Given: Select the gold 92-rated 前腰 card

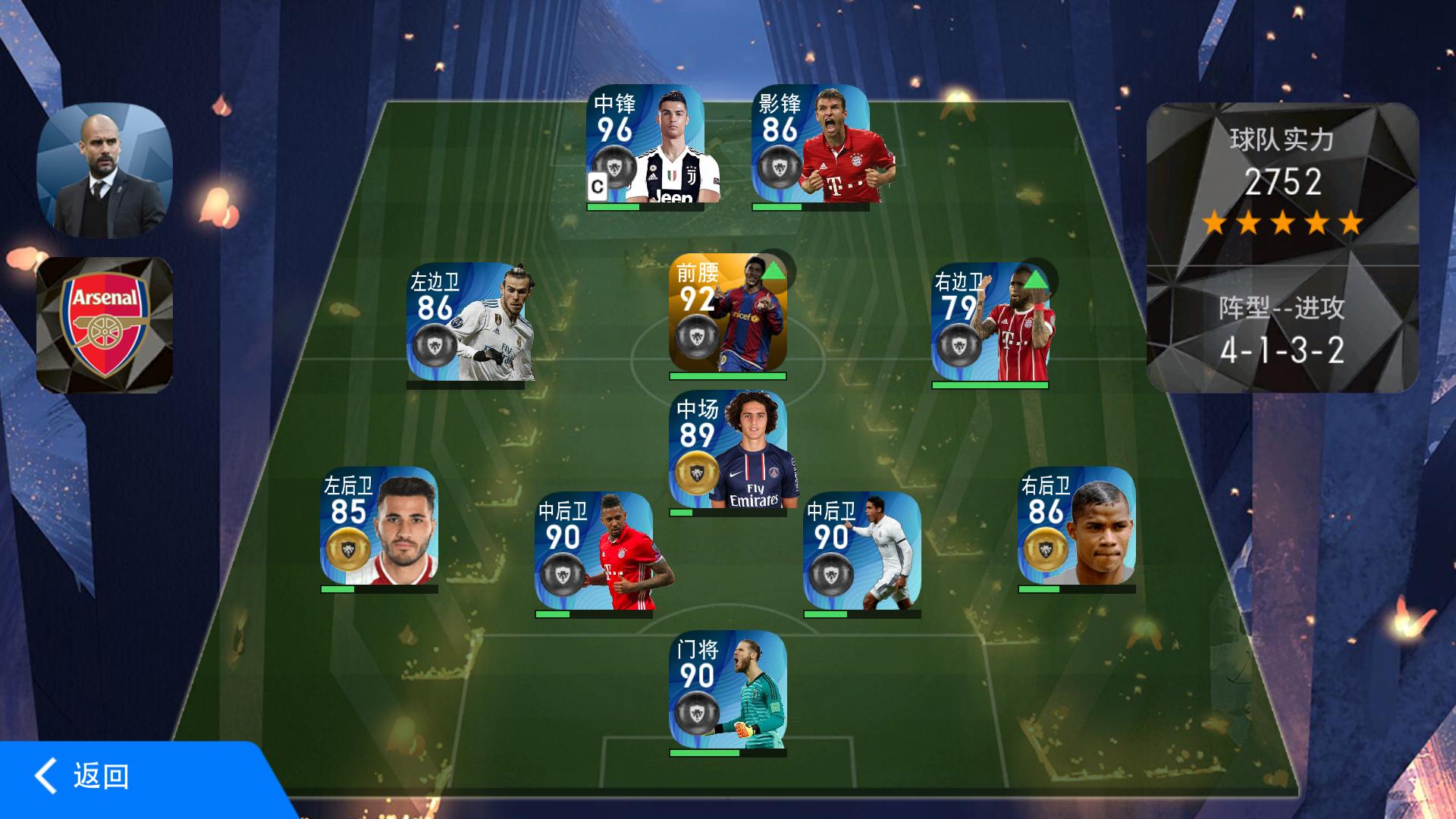Looking at the screenshot, I should point(727,312).
